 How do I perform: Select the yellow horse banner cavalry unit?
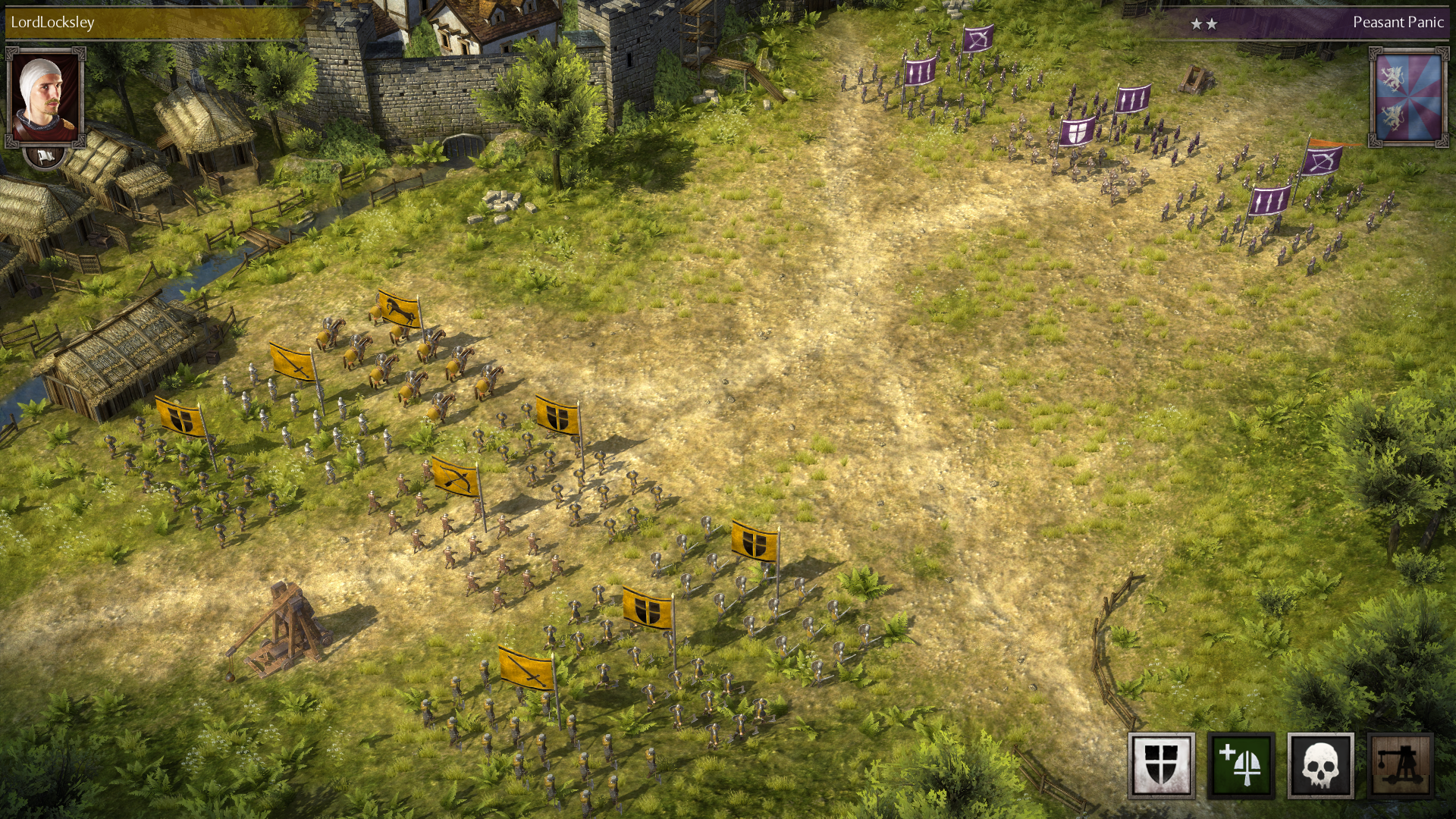[399, 309]
